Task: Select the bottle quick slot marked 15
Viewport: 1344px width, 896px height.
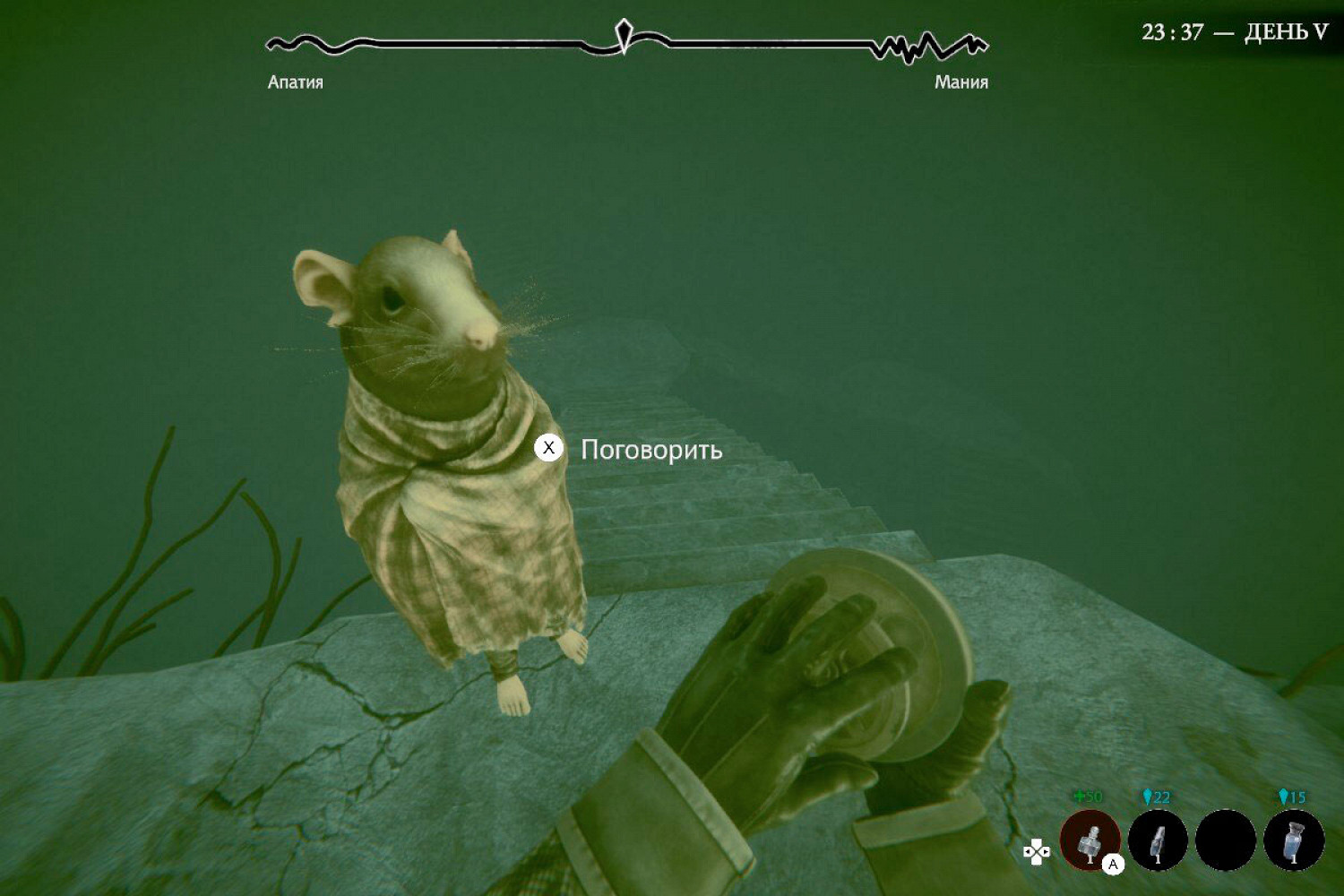Action: coord(1294,840)
